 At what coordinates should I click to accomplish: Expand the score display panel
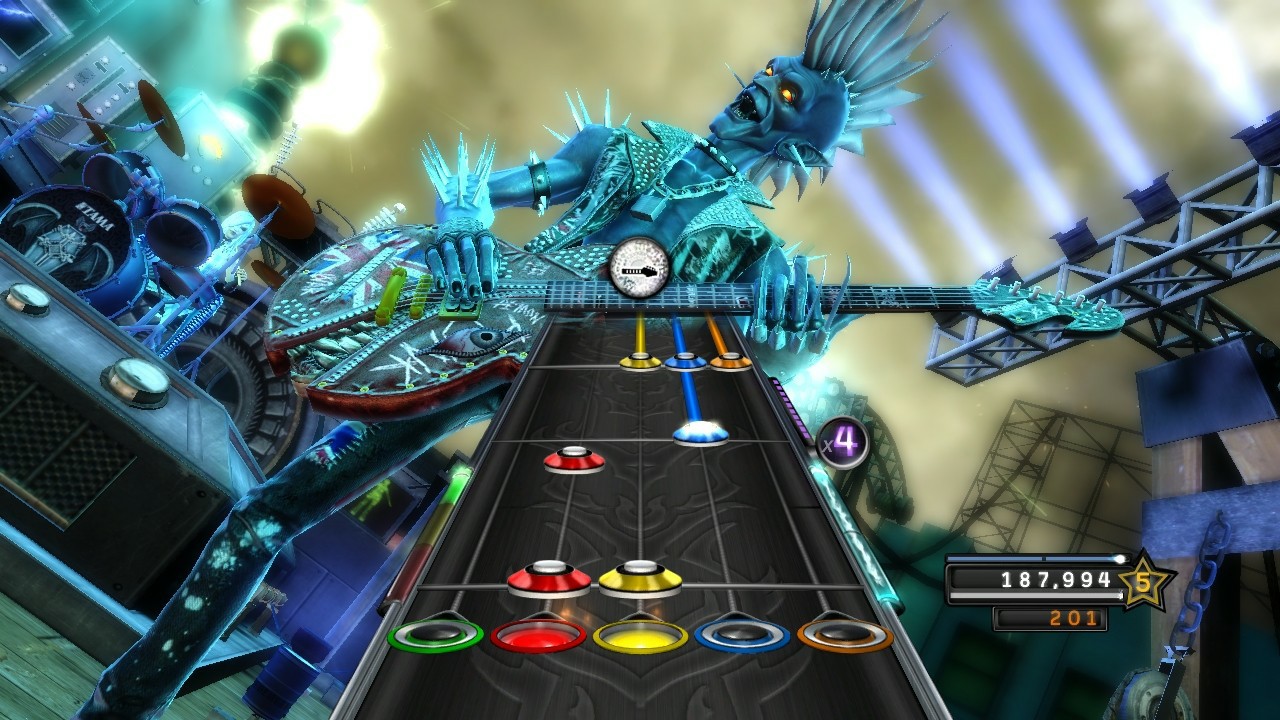1040,578
